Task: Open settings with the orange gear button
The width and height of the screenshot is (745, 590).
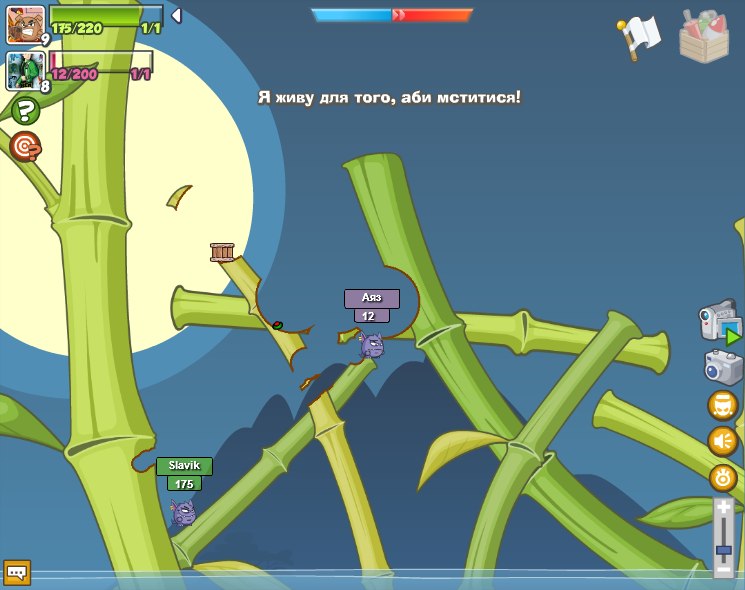Action: point(722,478)
